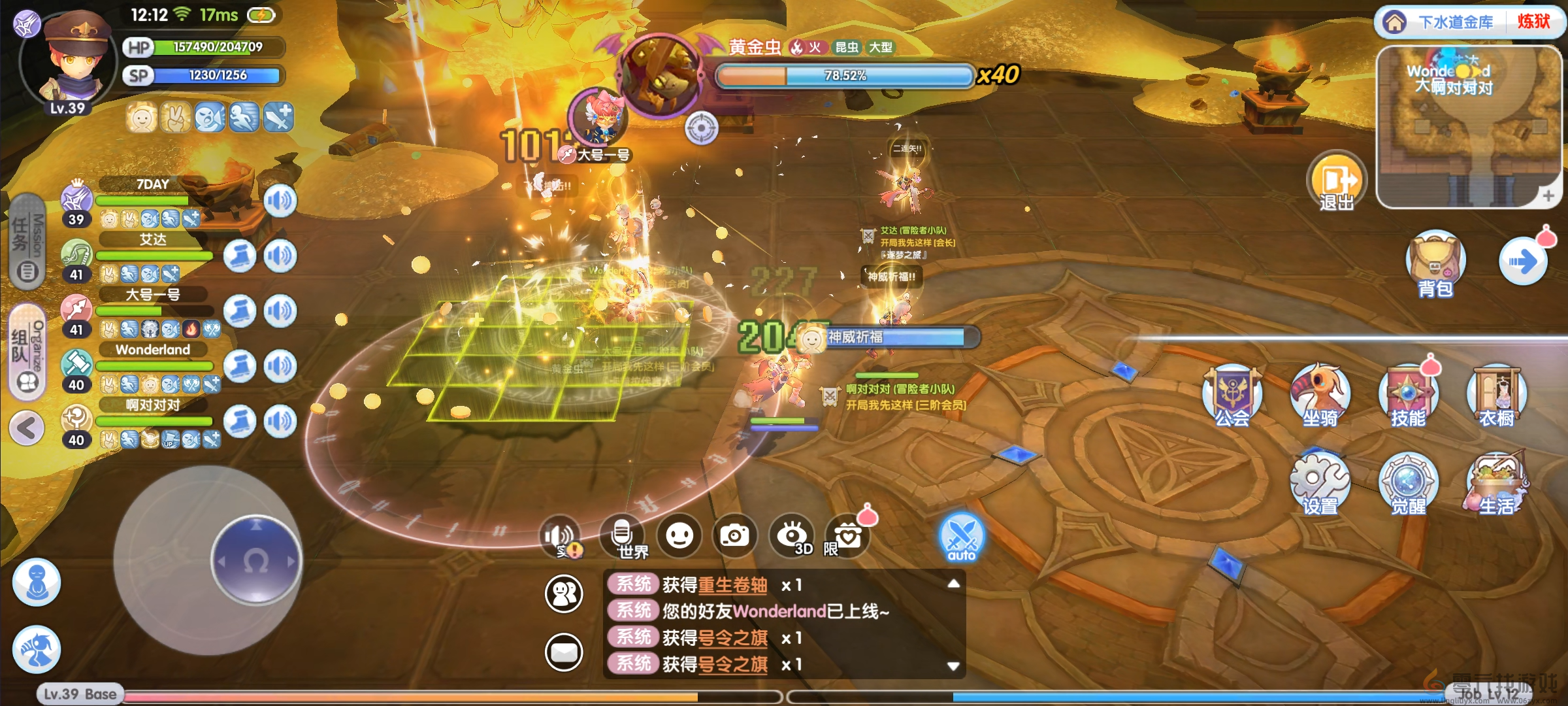This screenshot has height=706, width=1568.
Task: Open the 坐骑 mount menu
Action: [x=1320, y=396]
